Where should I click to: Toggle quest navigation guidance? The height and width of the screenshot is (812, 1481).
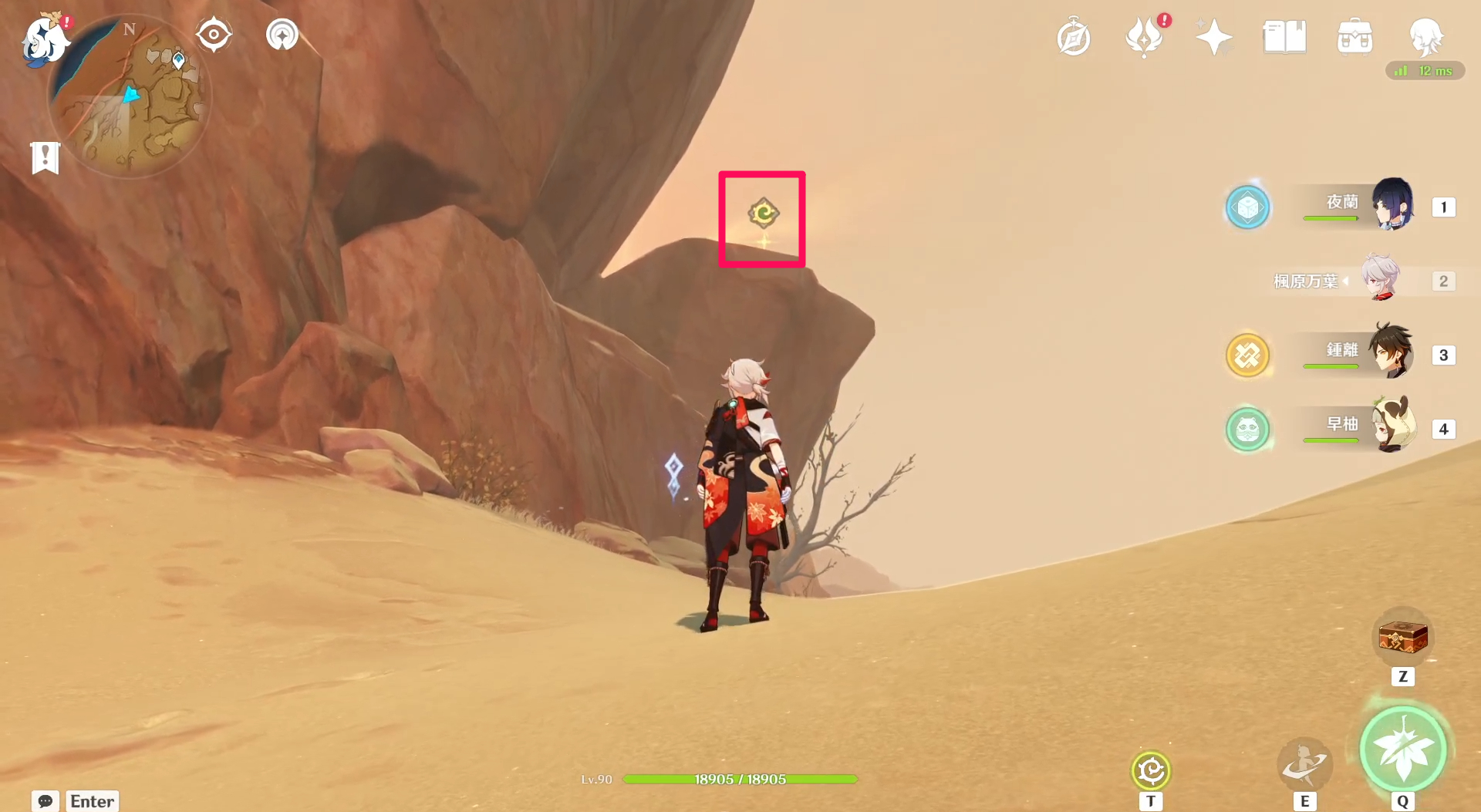[x=282, y=33]
